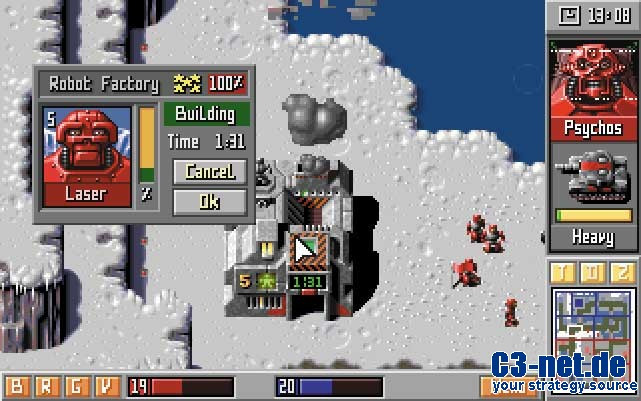Click the R button in bottom bar
Screen dimensions: 641x401
pos(47,386)
